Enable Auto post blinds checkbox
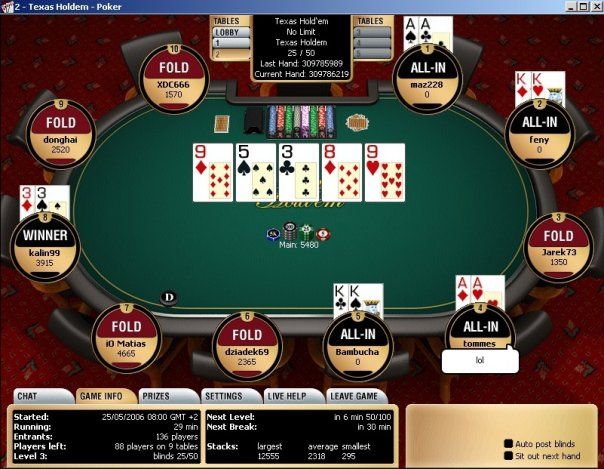Viewport: 604px width, 469px height. click(x=508, y=442)
